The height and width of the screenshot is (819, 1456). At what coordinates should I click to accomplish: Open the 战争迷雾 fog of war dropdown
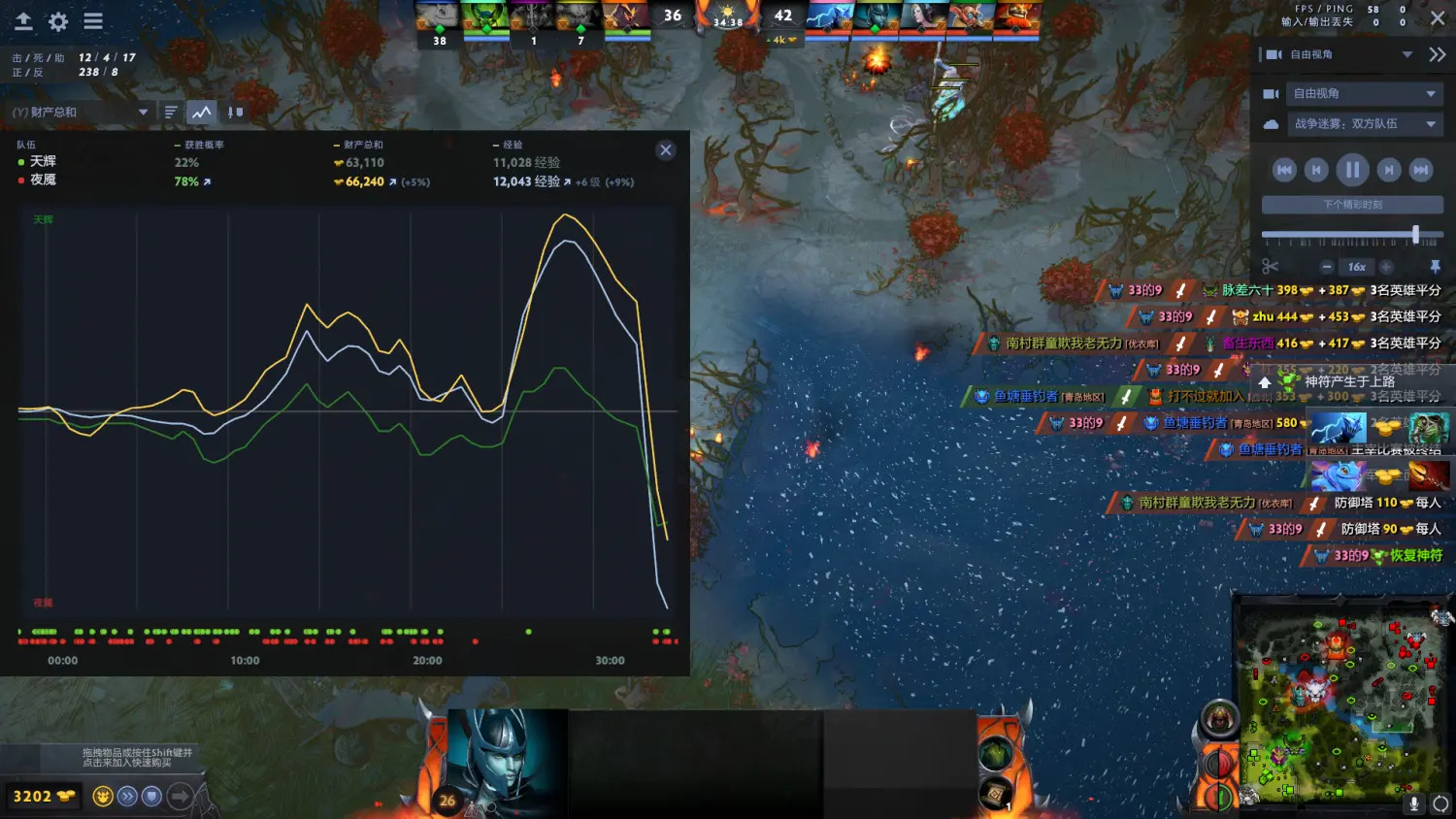click(1364, 124)
